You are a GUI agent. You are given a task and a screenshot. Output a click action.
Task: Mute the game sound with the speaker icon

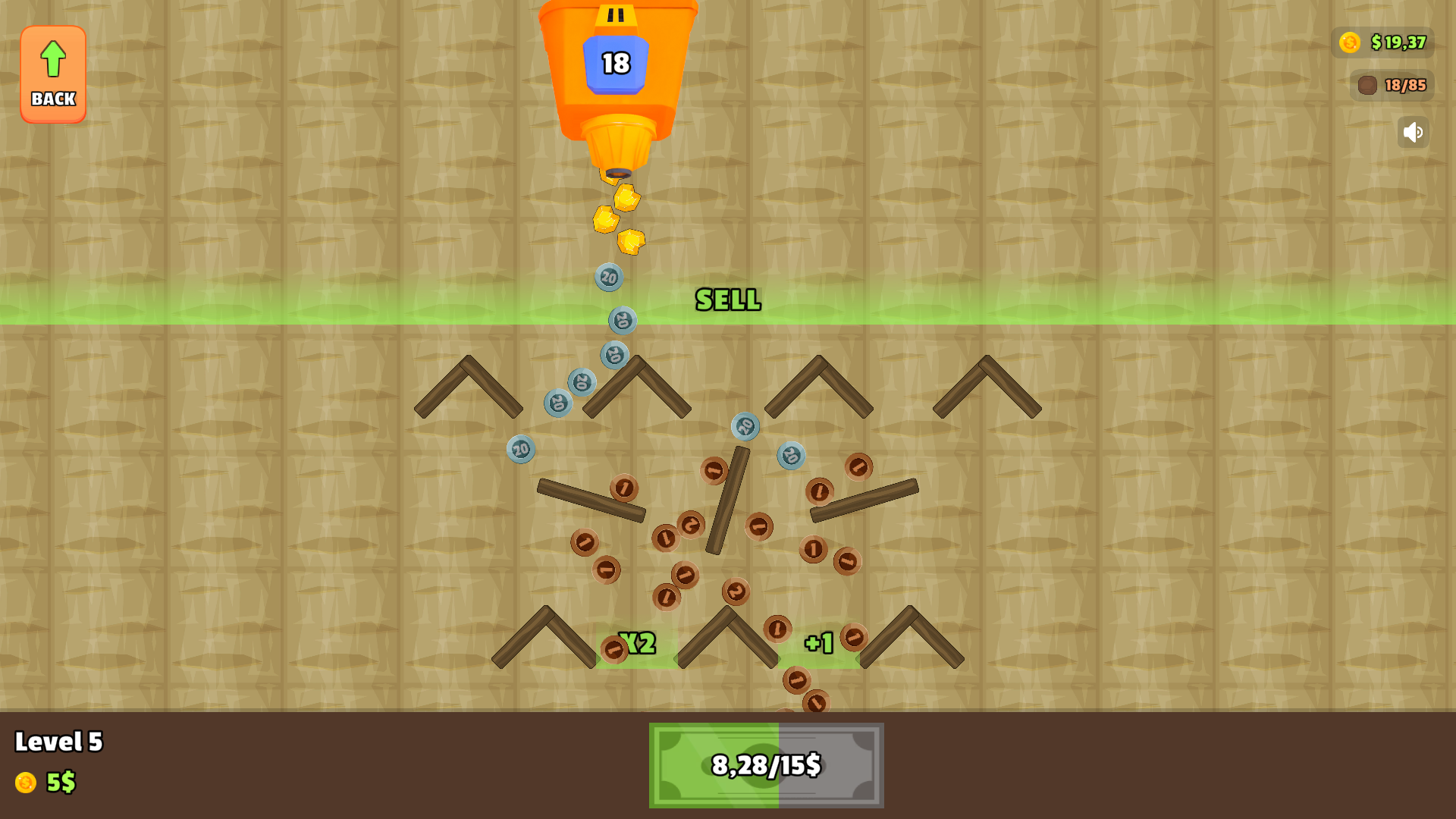(x=1412, y=132)
